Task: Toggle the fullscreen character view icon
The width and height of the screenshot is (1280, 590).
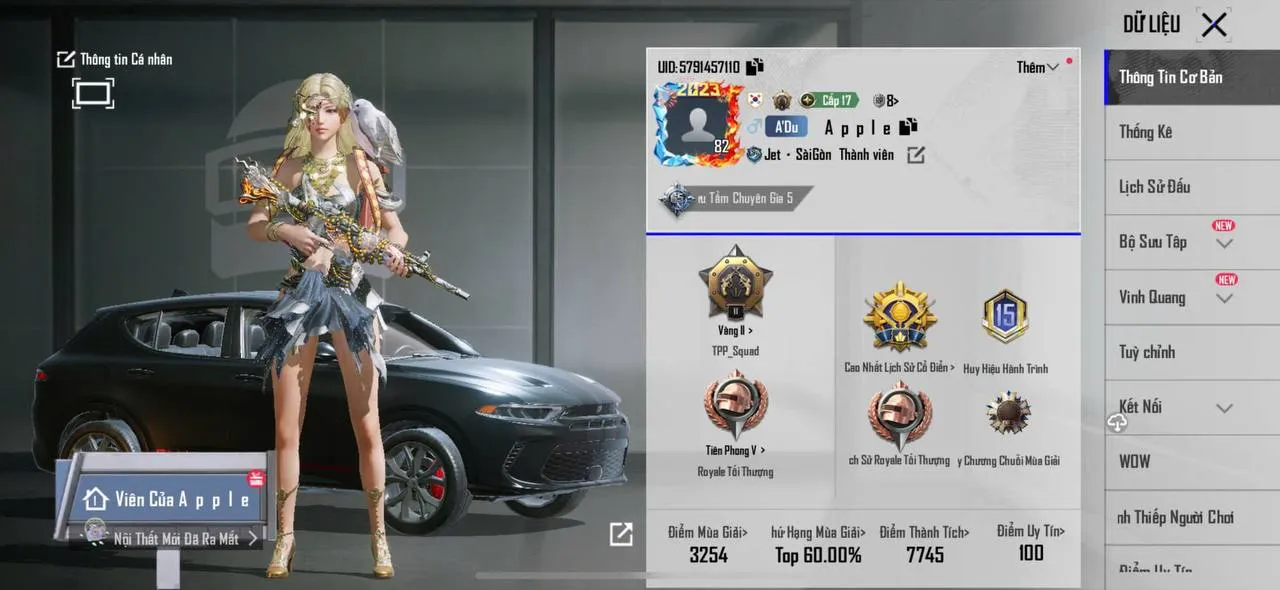Action: 93,94
